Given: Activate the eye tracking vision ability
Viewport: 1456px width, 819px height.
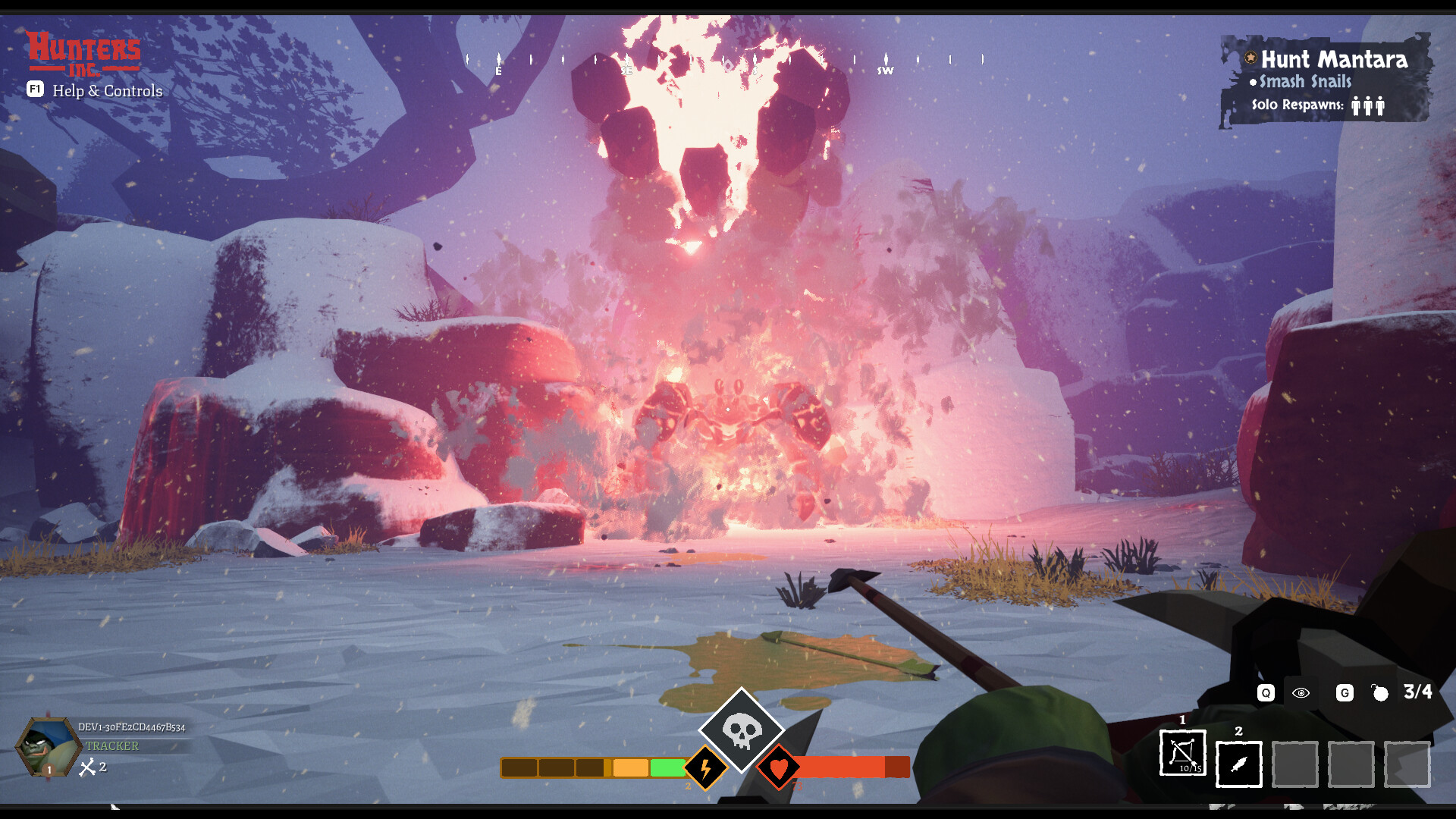Looking at the screenshot, I should (x=1301, y=693).
